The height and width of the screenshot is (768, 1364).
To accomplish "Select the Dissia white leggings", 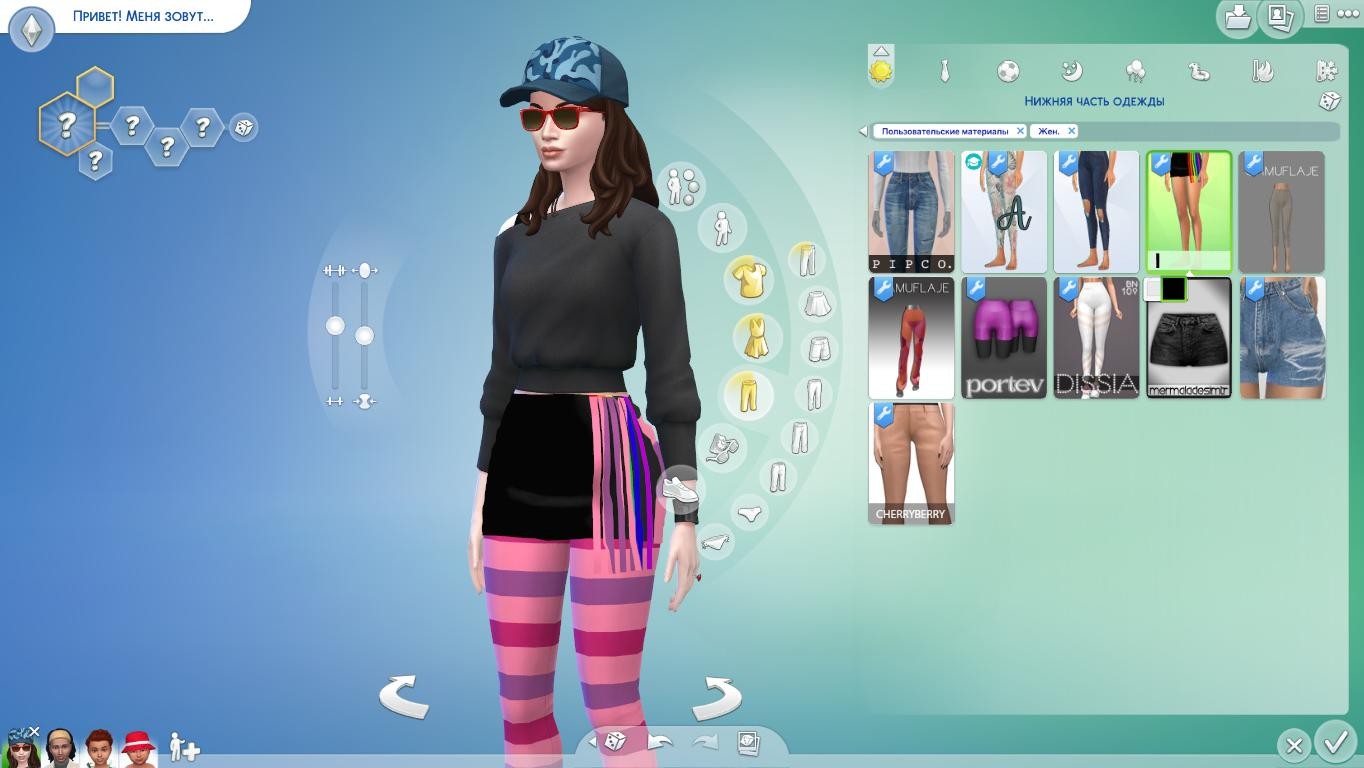I will click(1096, 338).
